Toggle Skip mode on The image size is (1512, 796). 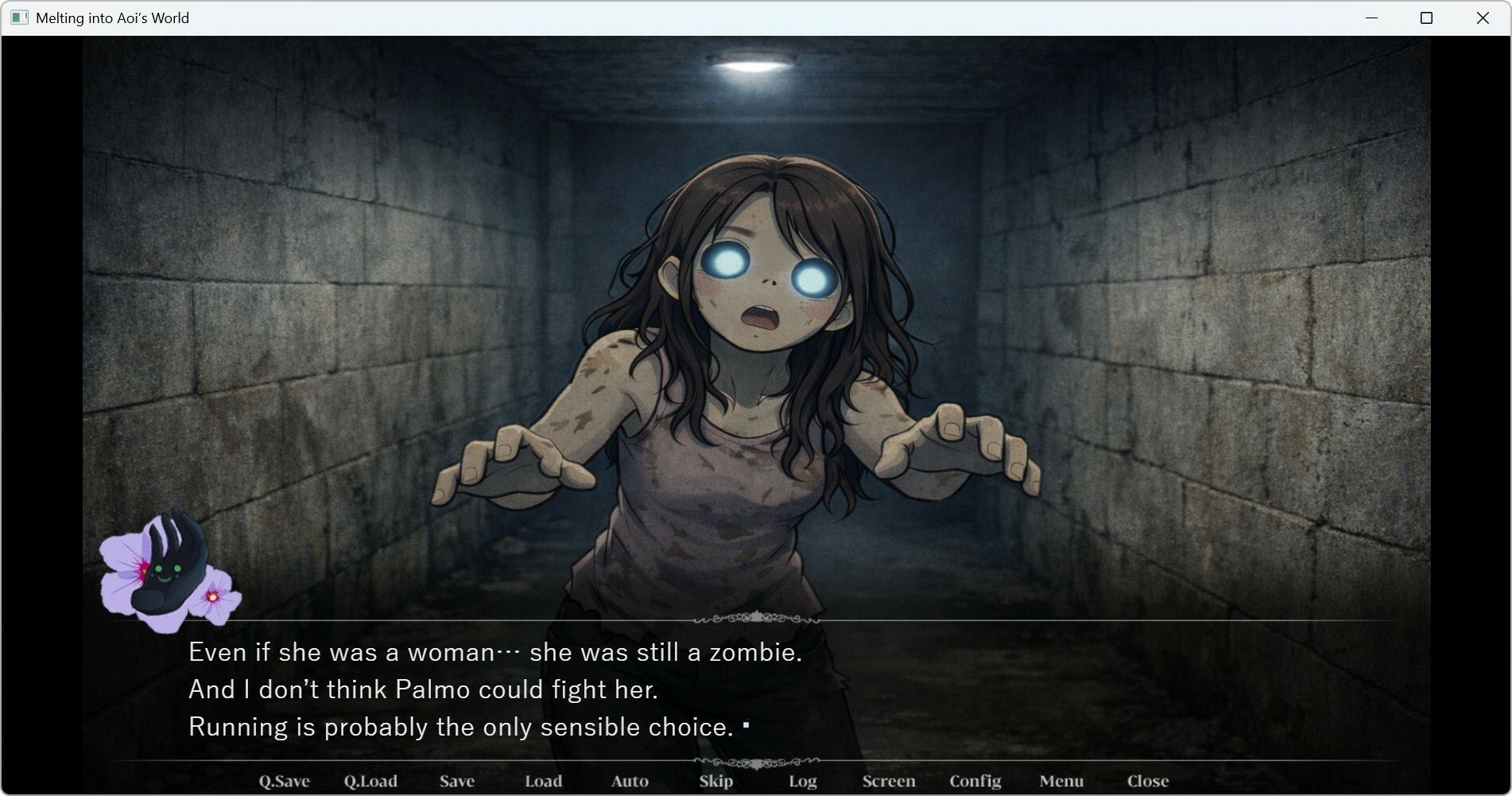tap(715, 781)
